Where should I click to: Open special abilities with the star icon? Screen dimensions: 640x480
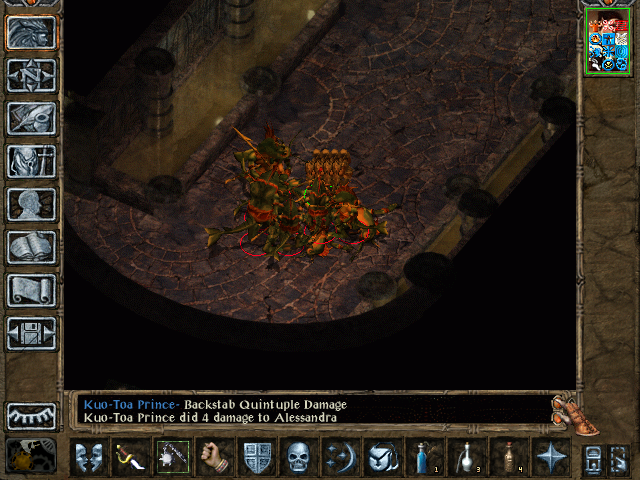click(x=549, y=458)
